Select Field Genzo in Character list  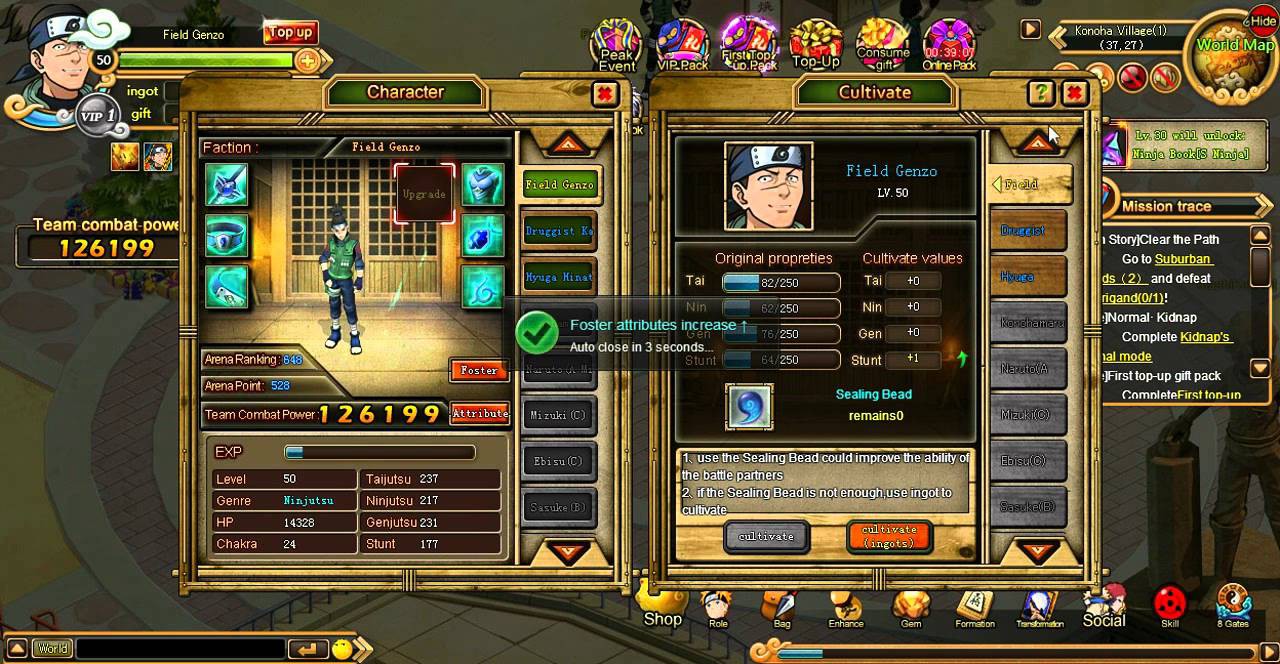pos(559,184)
